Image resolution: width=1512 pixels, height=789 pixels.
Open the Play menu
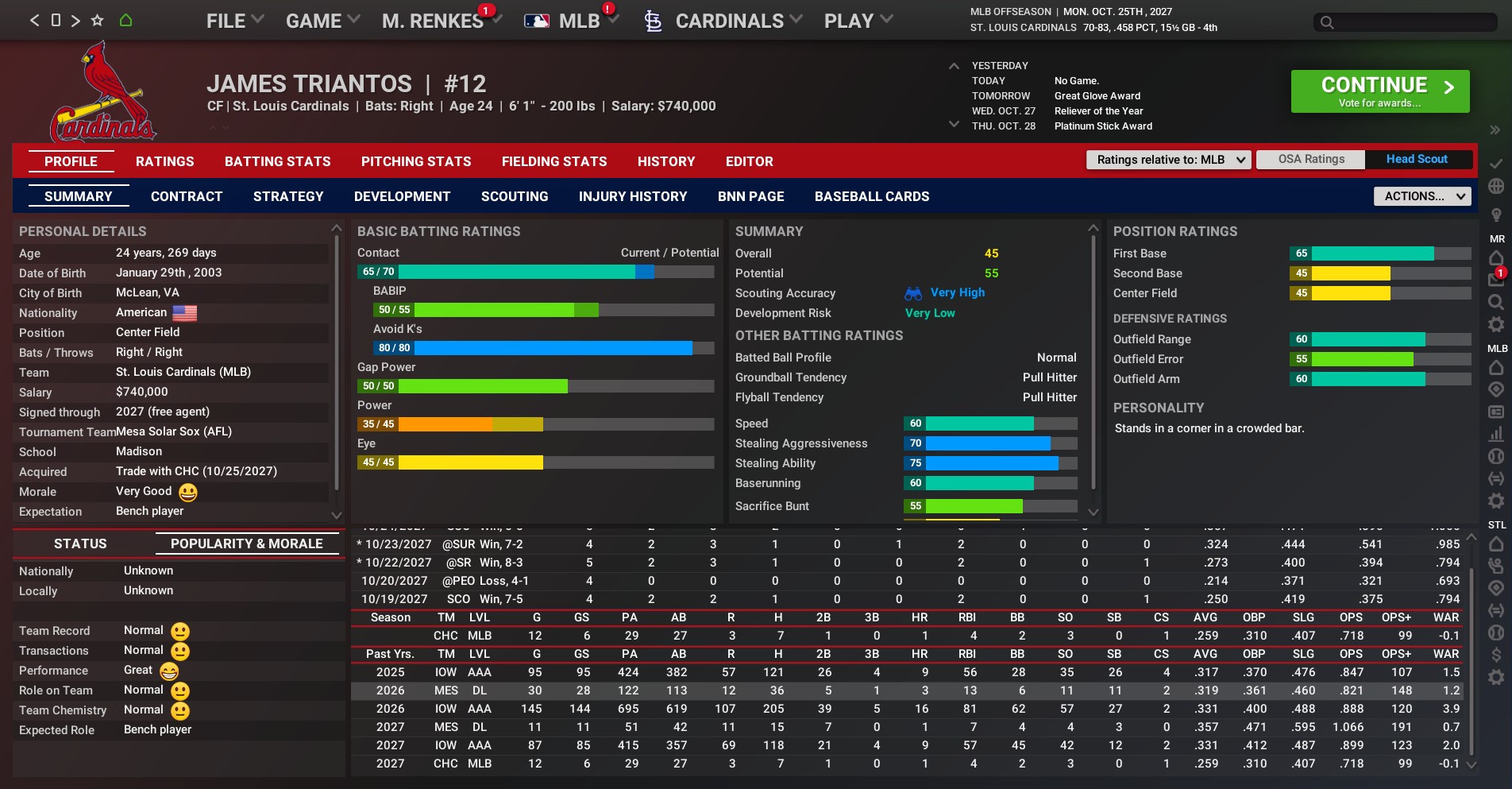click(x=858, y=21)
